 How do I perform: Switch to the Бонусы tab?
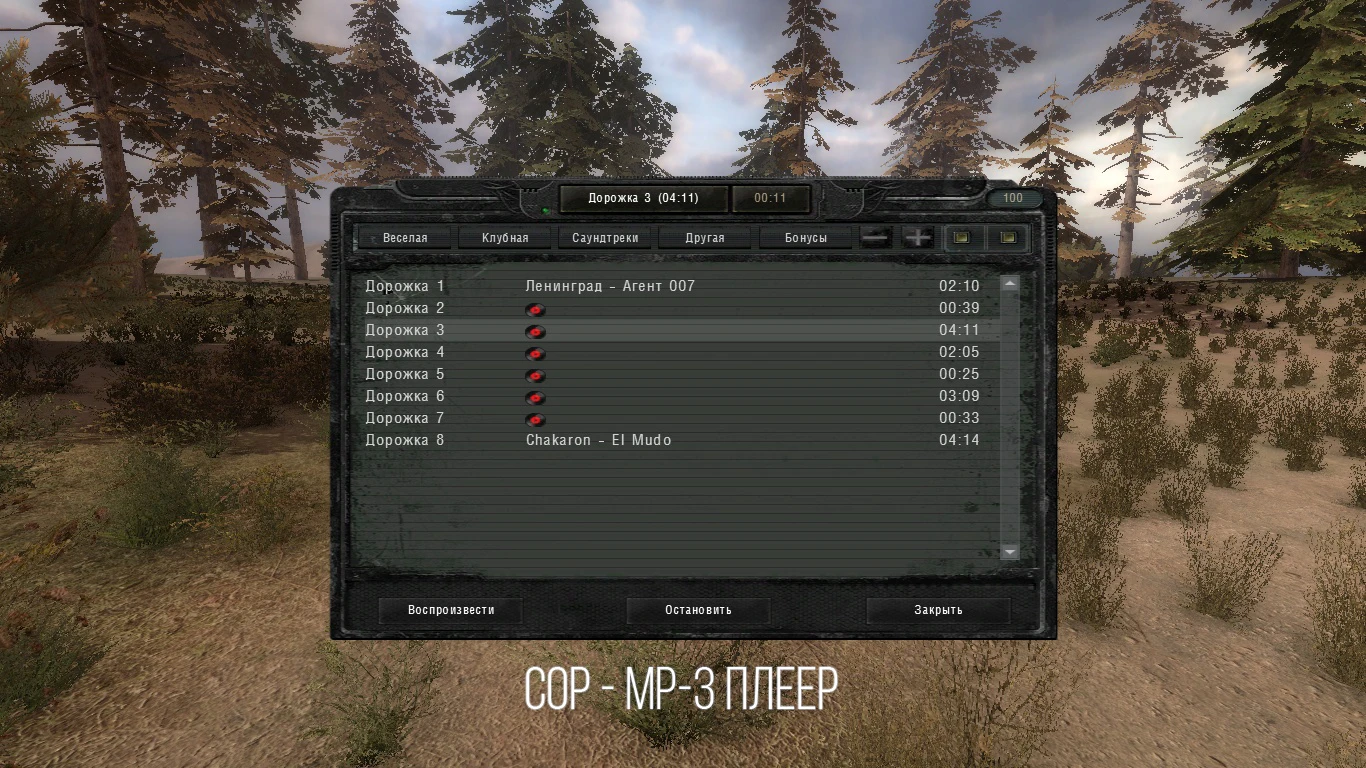806,237
